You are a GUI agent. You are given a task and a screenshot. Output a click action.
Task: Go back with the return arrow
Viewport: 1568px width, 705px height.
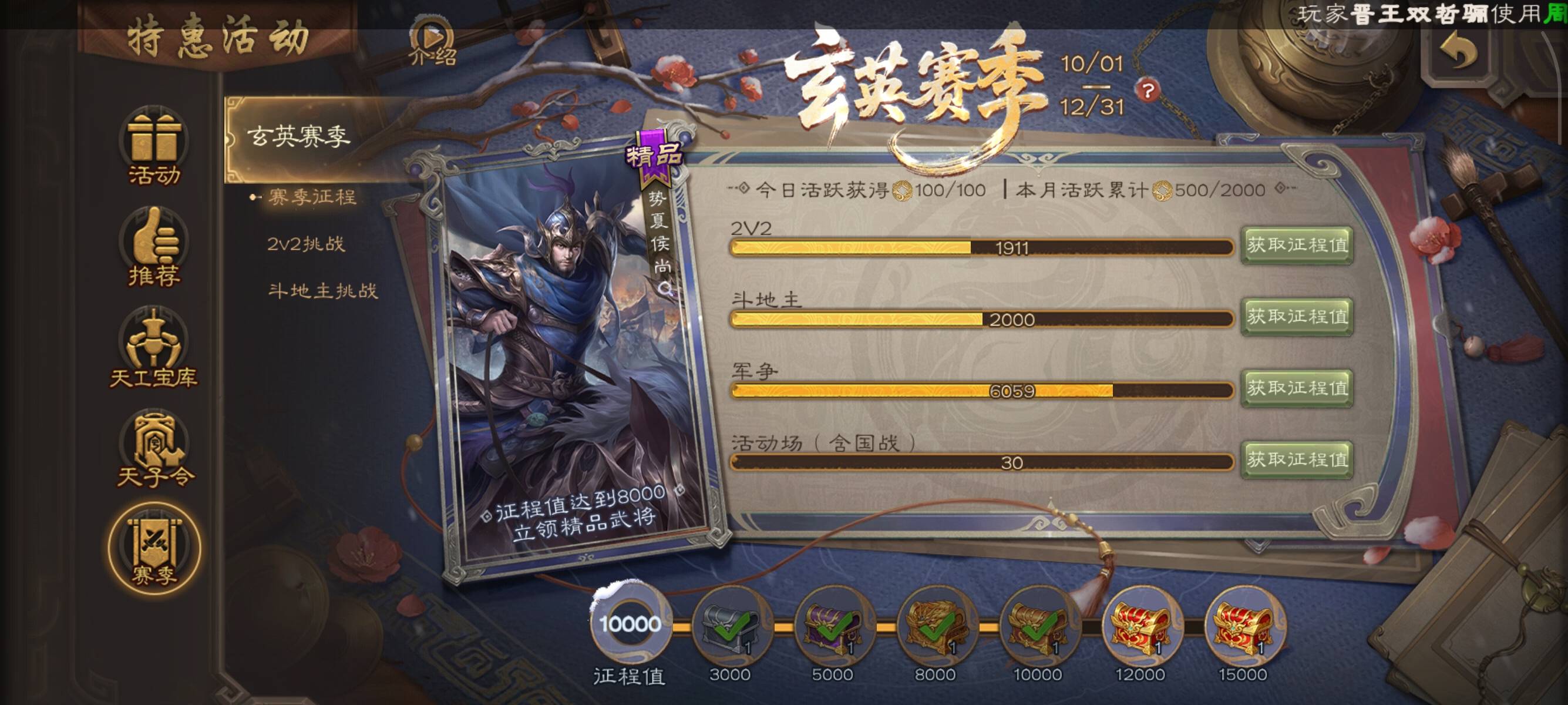pos(1458,52)
